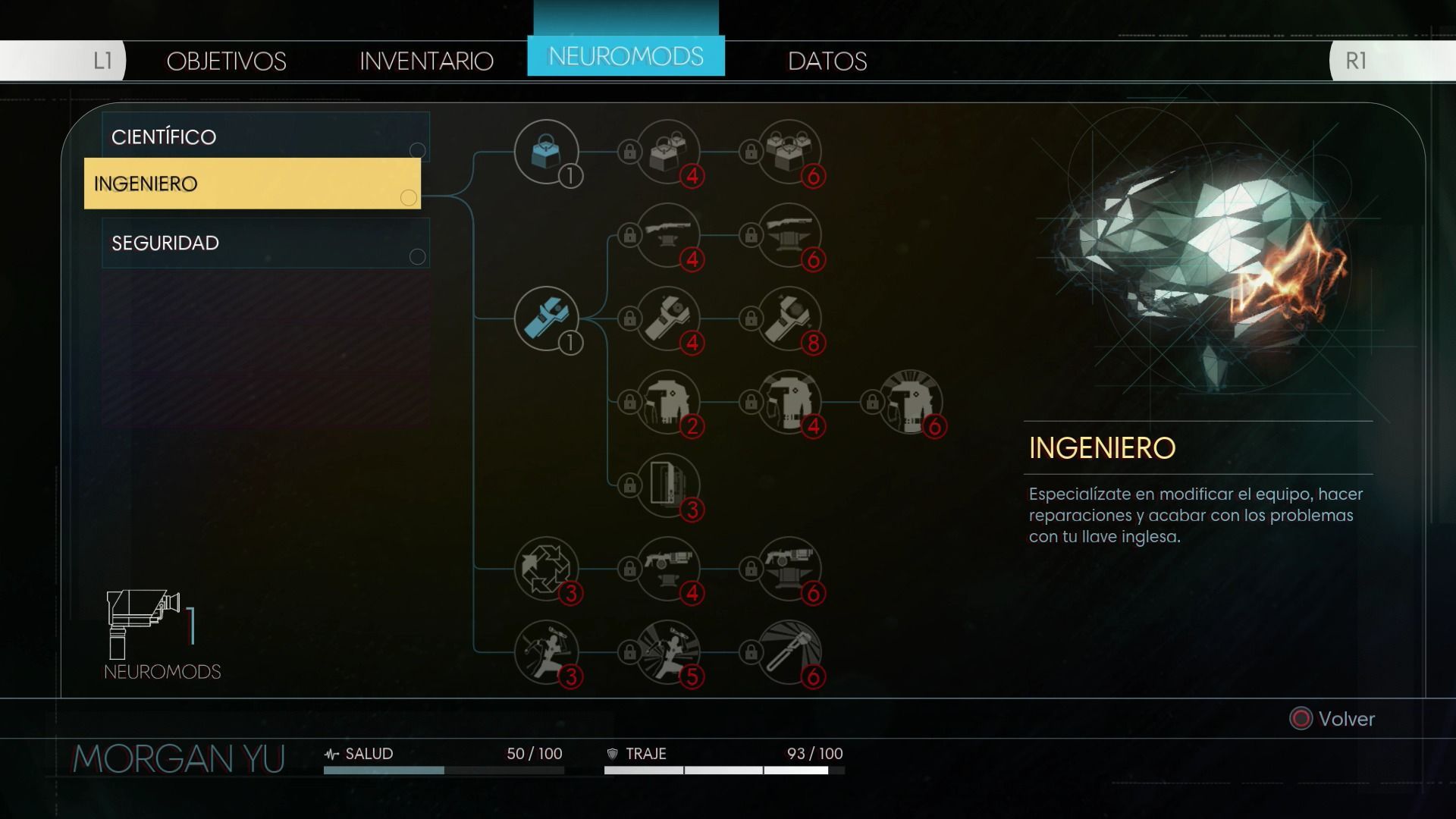Screen dimensions: 1456x819
Task: Choose the shotgun upgrade skill costing 4
Action: click(x=668, y=235)
